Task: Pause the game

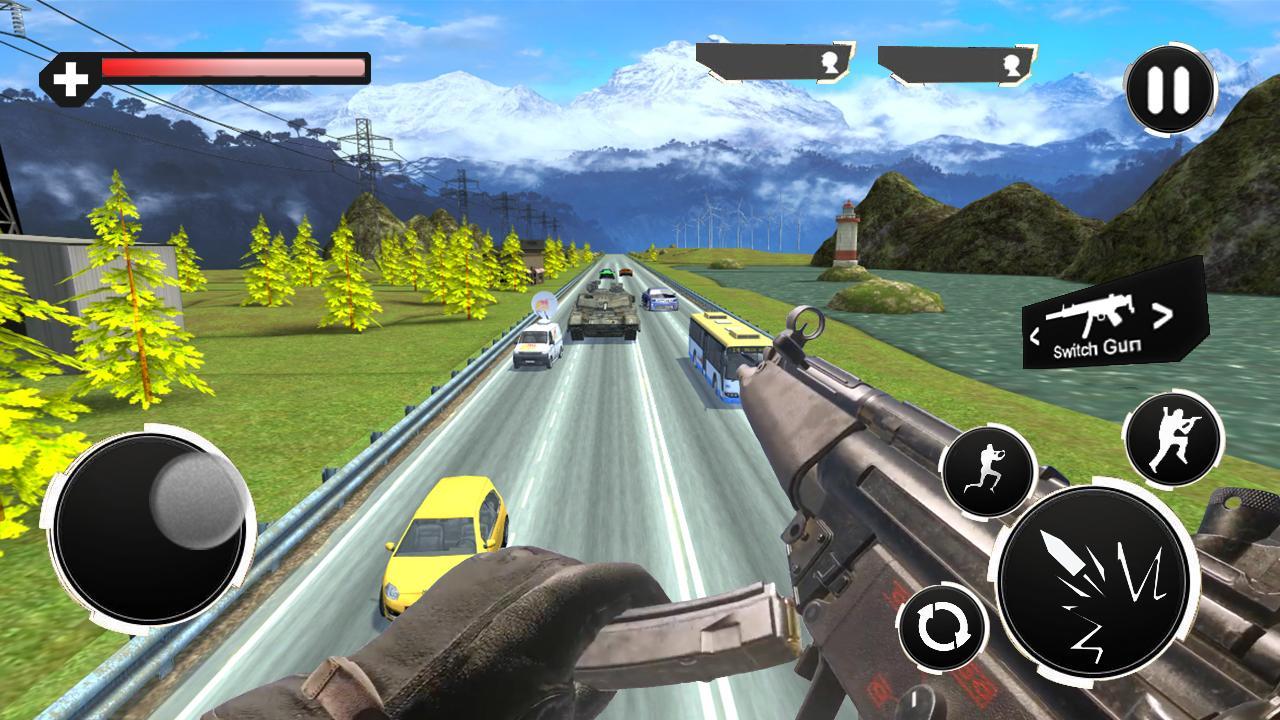Action: point(1169,90)
